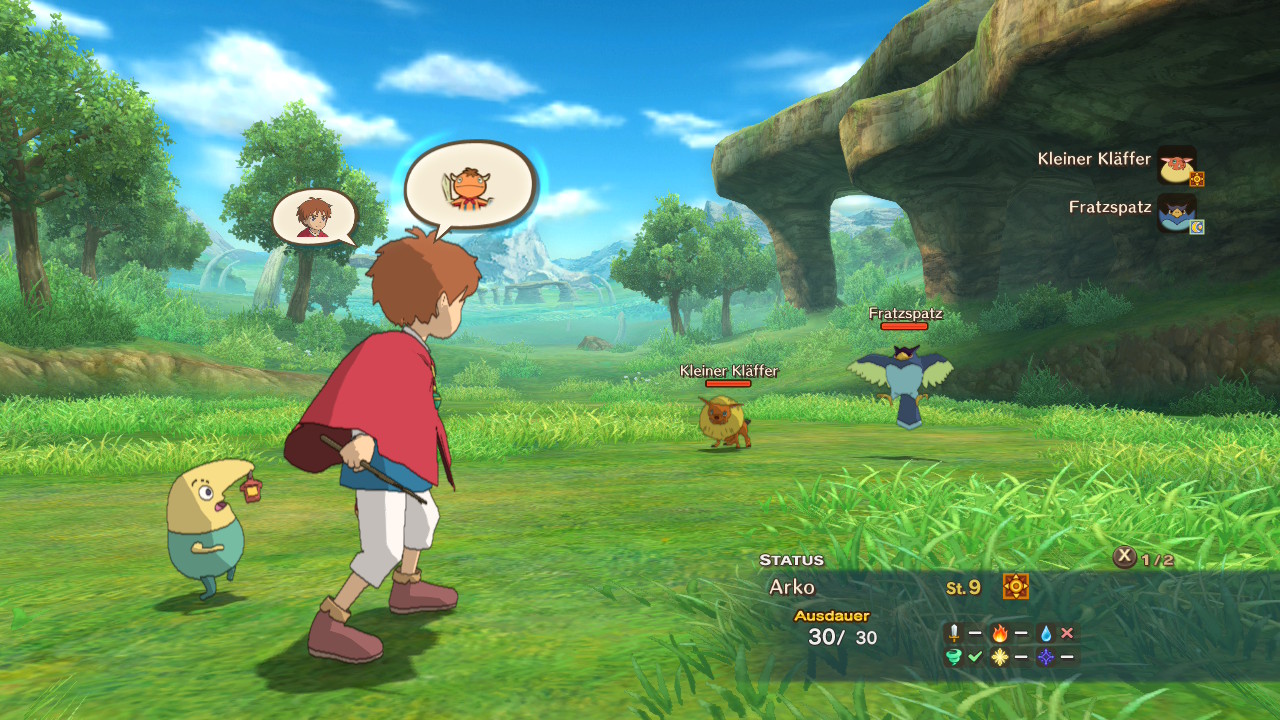The width and height of the screenshot is (1280, 720).
Task: Select the Arko name in status panel
Action: pos(792,588)
